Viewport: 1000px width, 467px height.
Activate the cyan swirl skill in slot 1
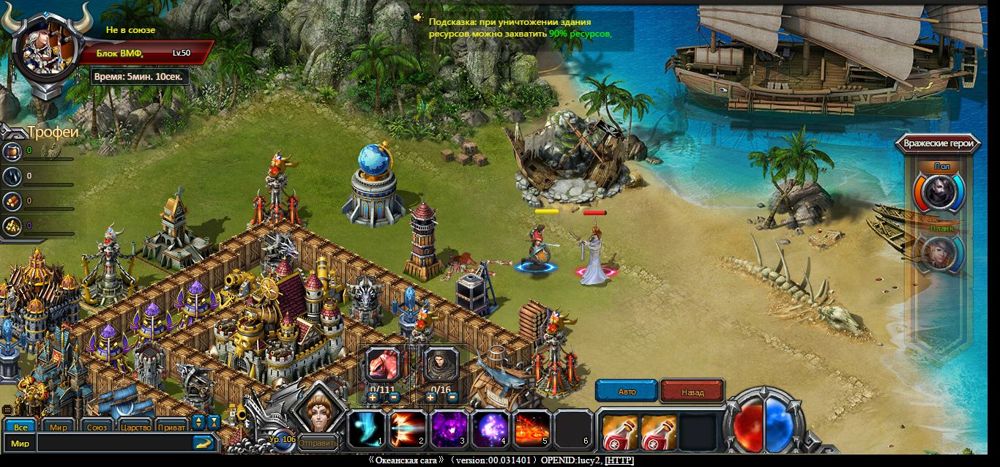[365, 429]
